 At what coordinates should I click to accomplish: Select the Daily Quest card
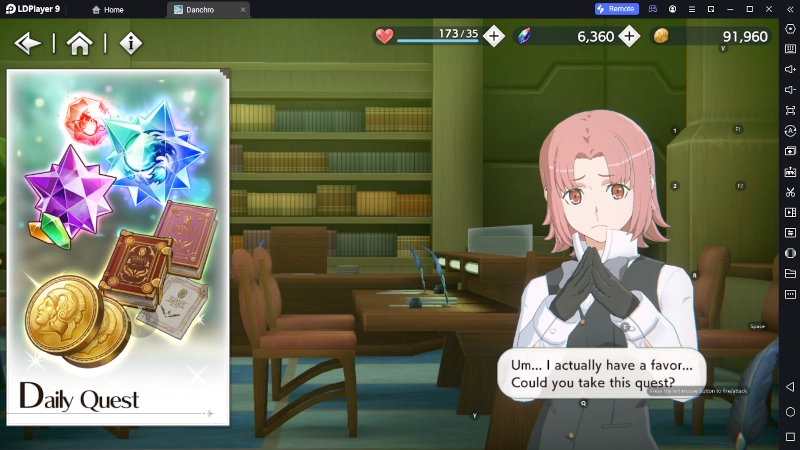tap(118, 247)
